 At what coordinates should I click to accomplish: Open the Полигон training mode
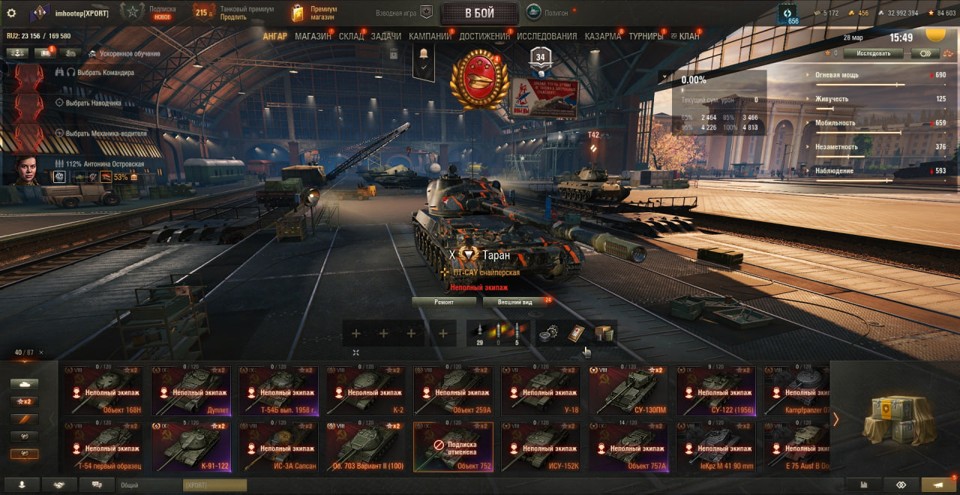[x=547, y=13]
